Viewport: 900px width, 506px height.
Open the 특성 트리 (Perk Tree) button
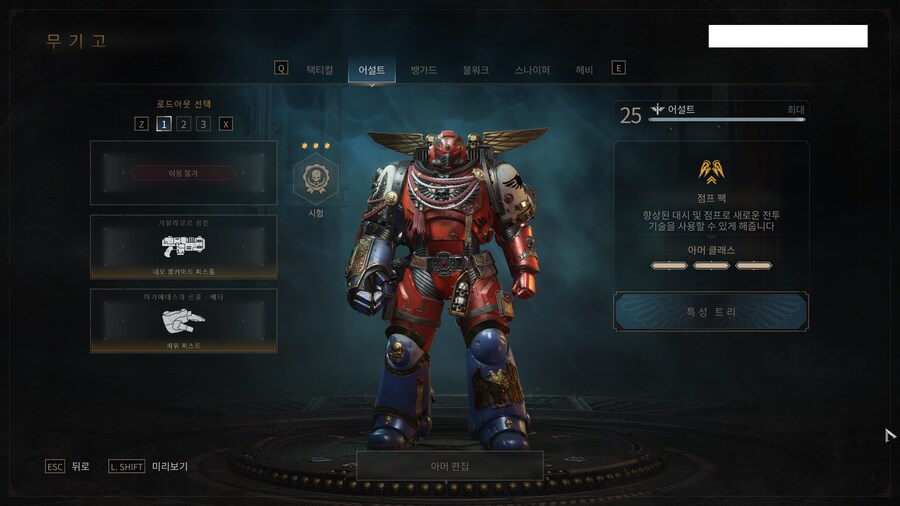coord(711,312)
